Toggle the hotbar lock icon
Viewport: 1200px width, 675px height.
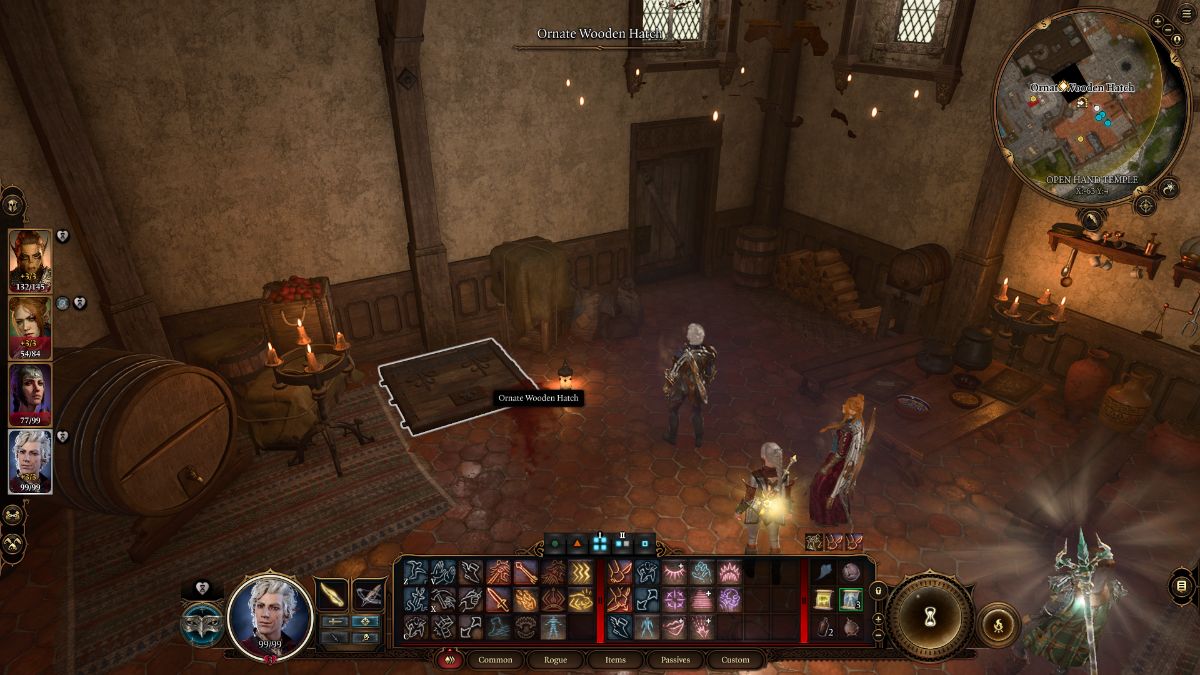pyautogui.click(x=878, y=591)
